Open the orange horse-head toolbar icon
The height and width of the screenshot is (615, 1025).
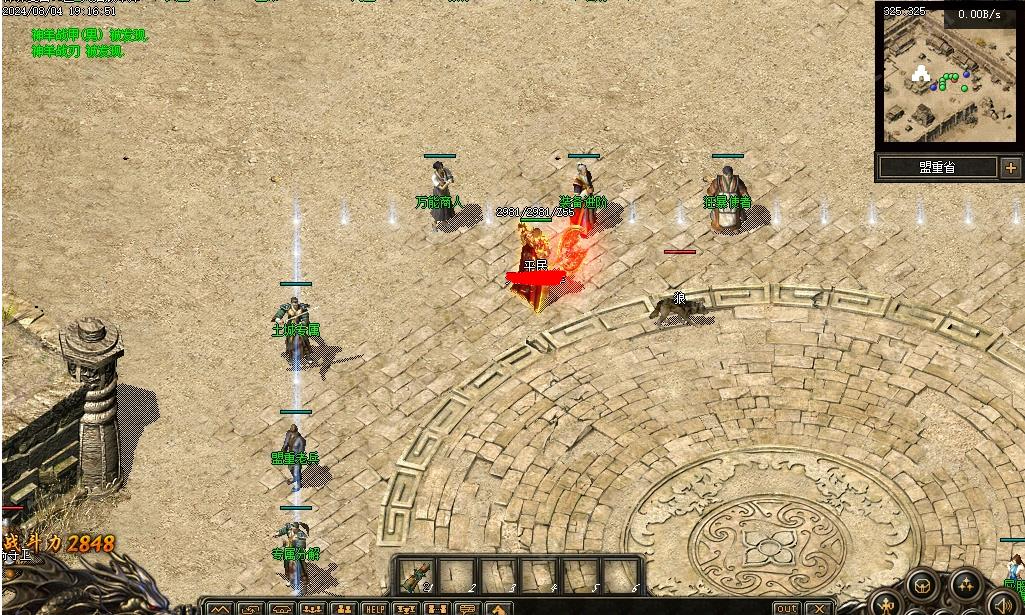point(497,608)
